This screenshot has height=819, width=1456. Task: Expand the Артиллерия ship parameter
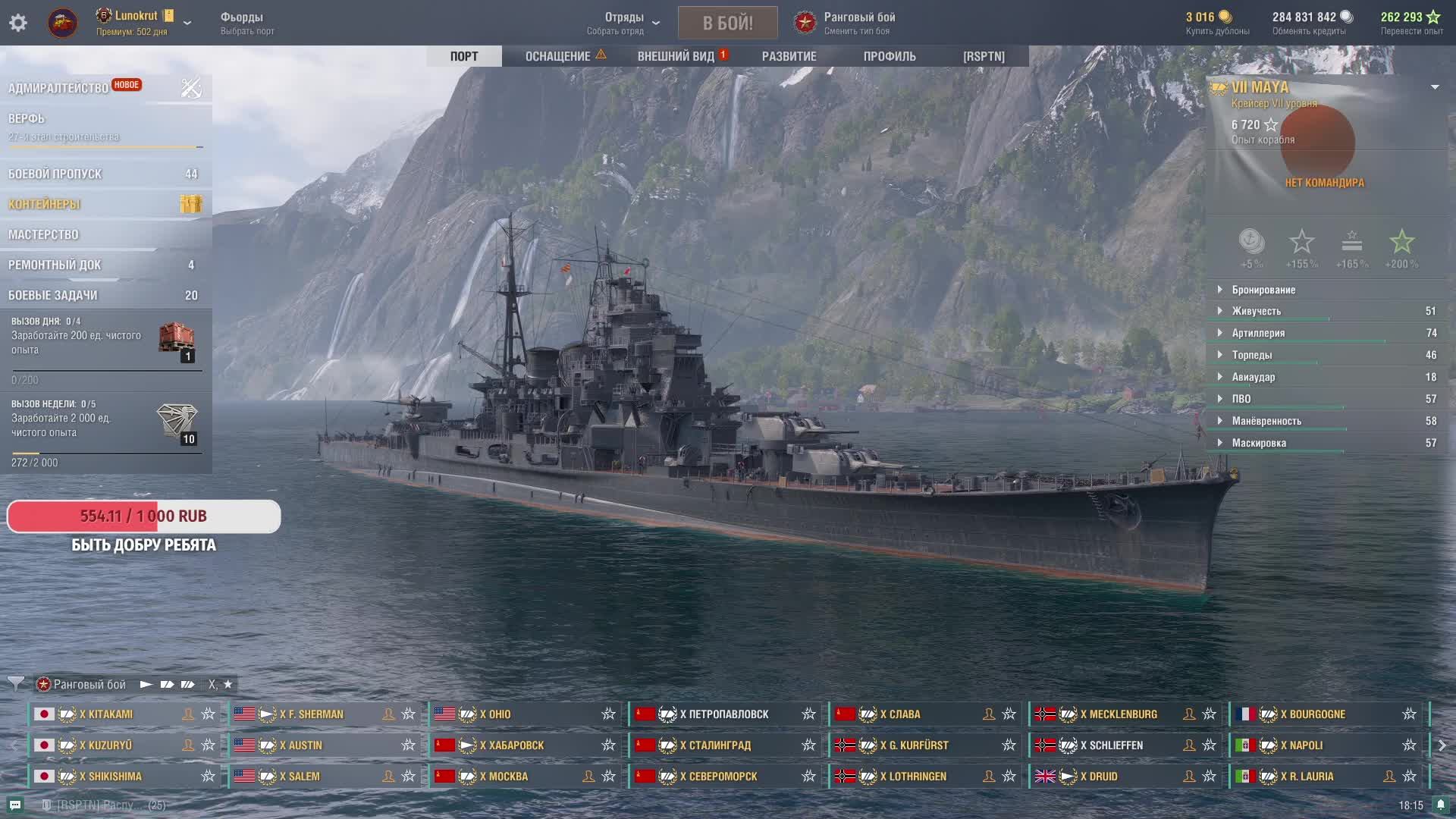click(x=1258, y=333)
